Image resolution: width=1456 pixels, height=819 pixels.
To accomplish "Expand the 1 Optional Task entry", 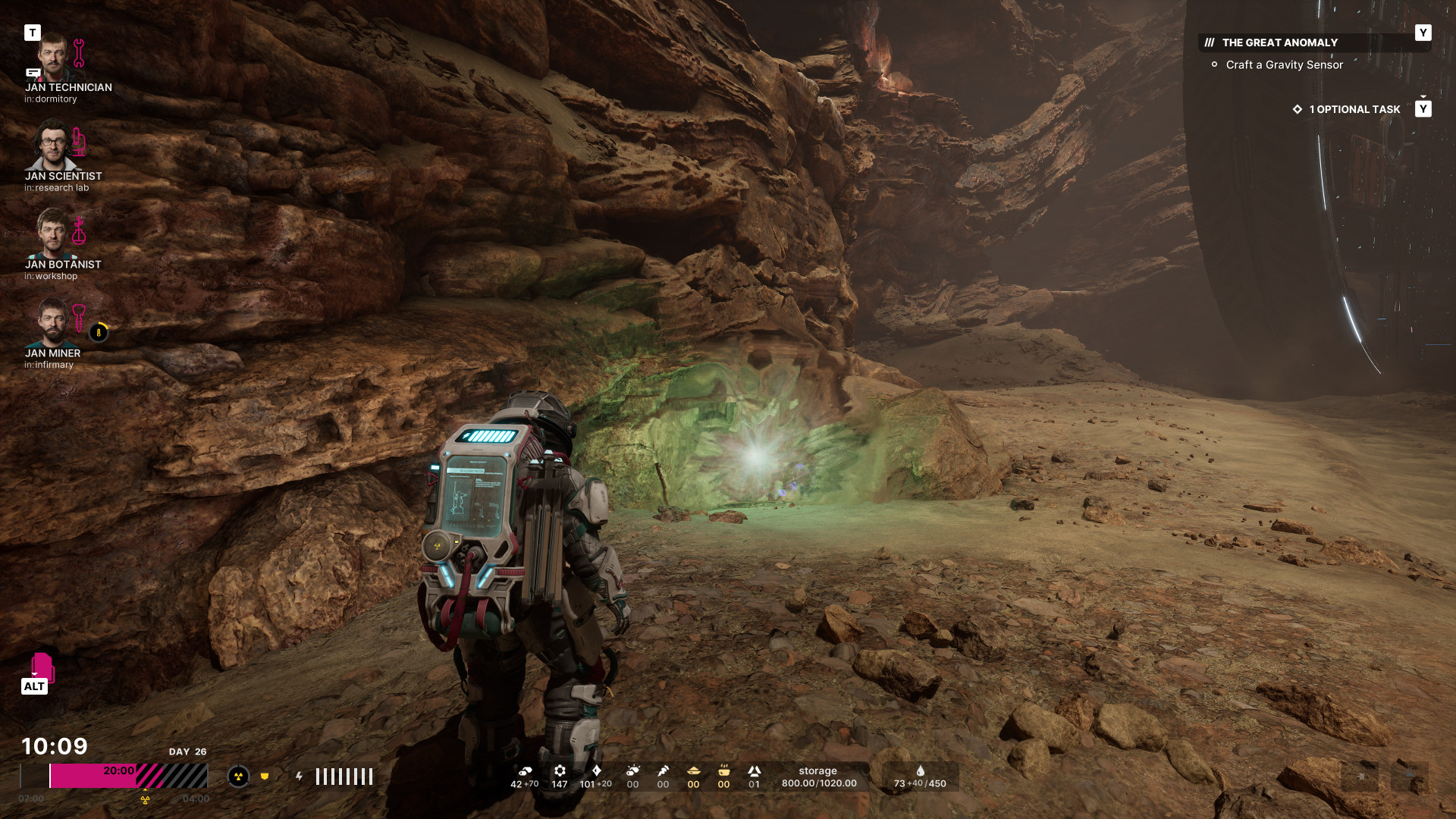I will point(1354,110).
